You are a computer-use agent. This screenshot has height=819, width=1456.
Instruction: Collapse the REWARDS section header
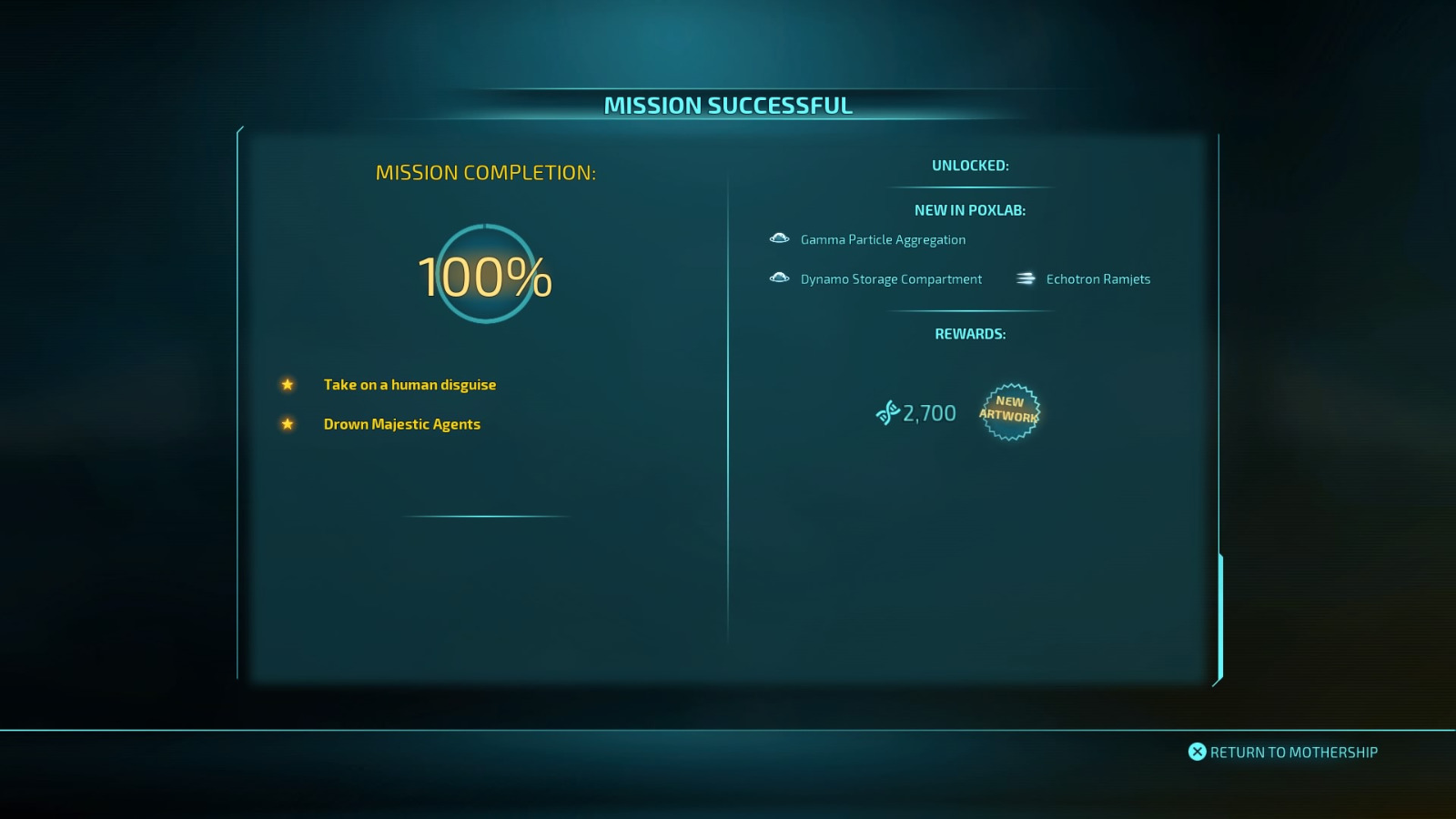pos(969,334)
